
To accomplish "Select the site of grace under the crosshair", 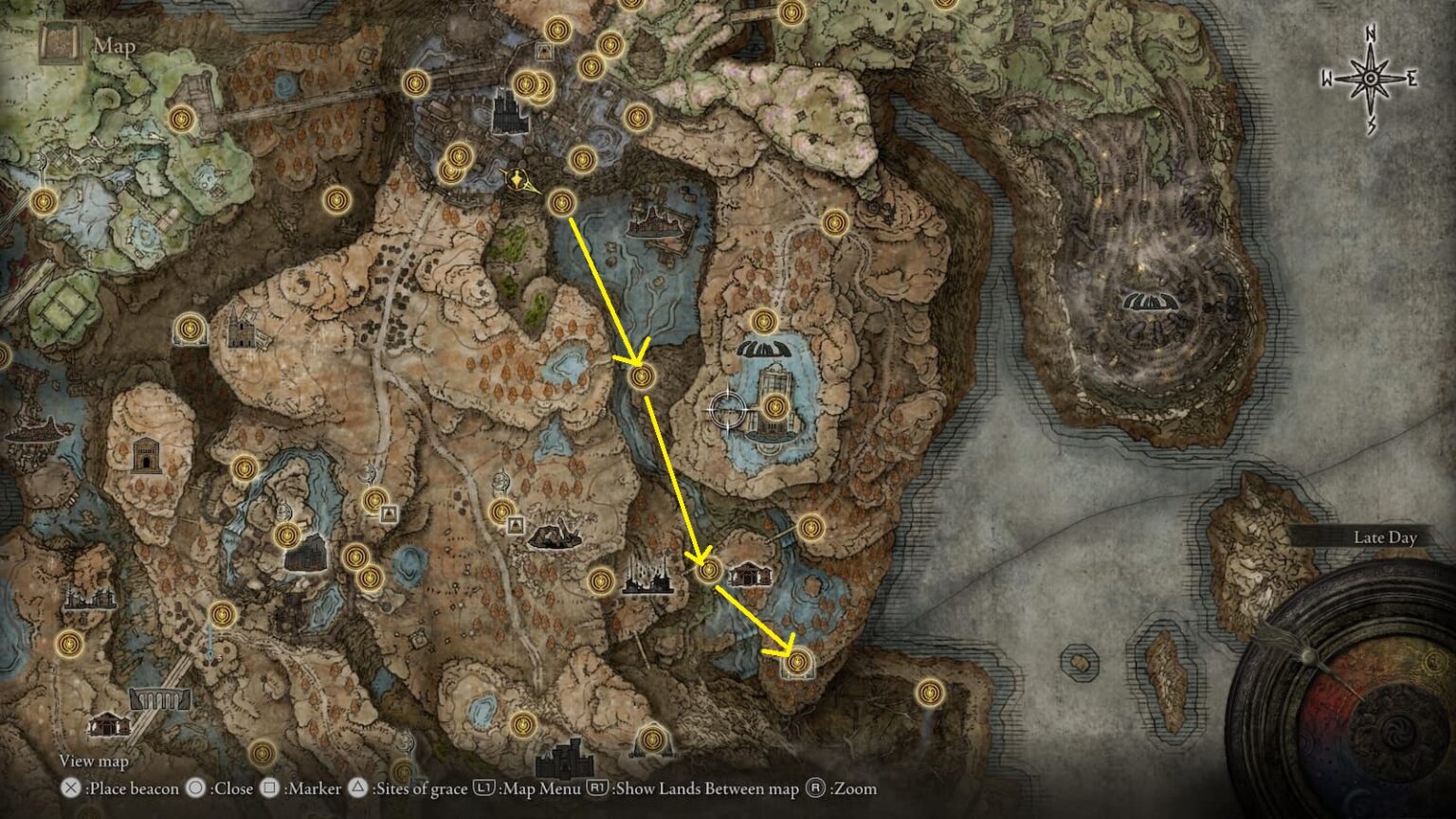I will point(775,408).
